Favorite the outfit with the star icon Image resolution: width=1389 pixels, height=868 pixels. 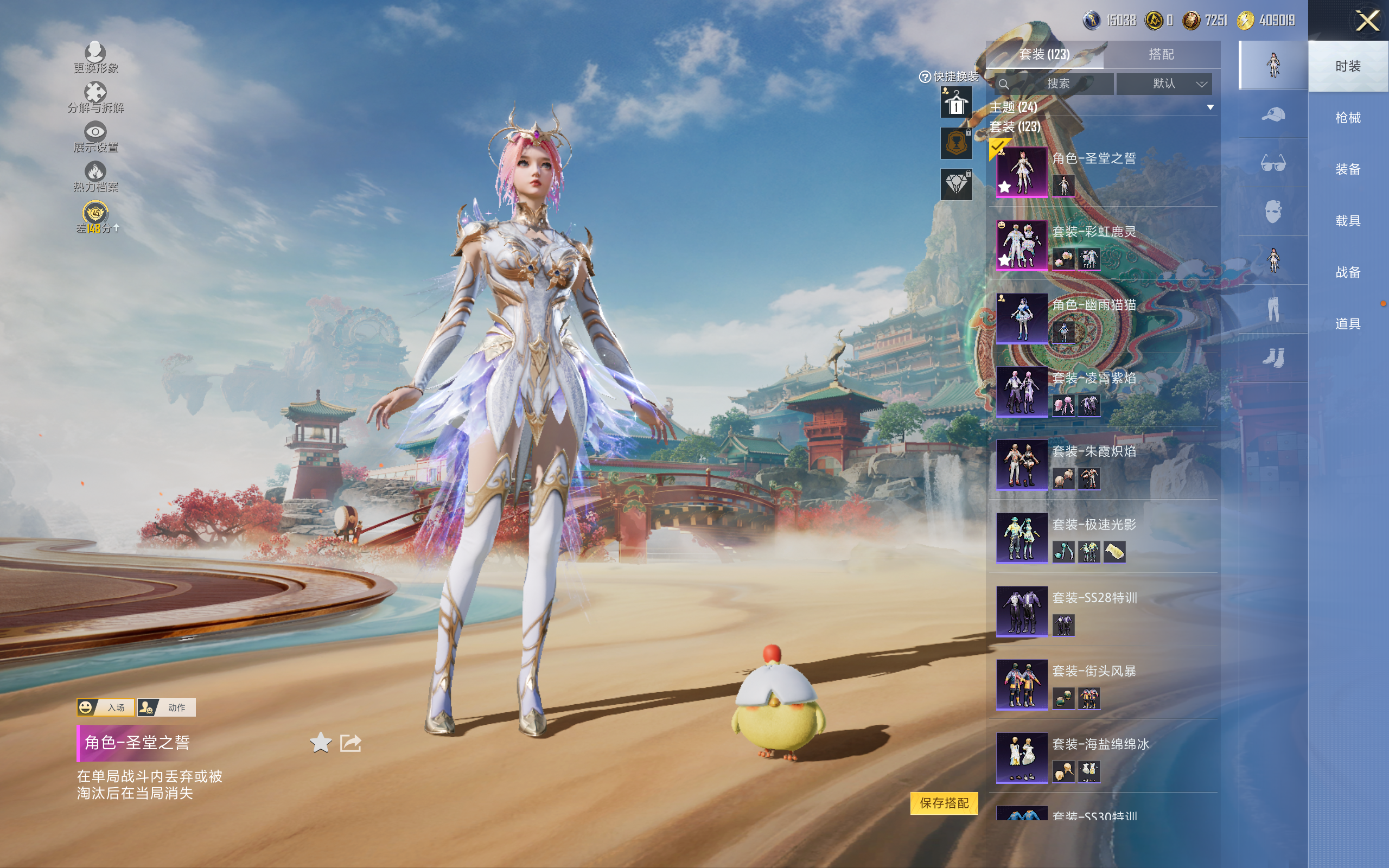tap(320, 743)
